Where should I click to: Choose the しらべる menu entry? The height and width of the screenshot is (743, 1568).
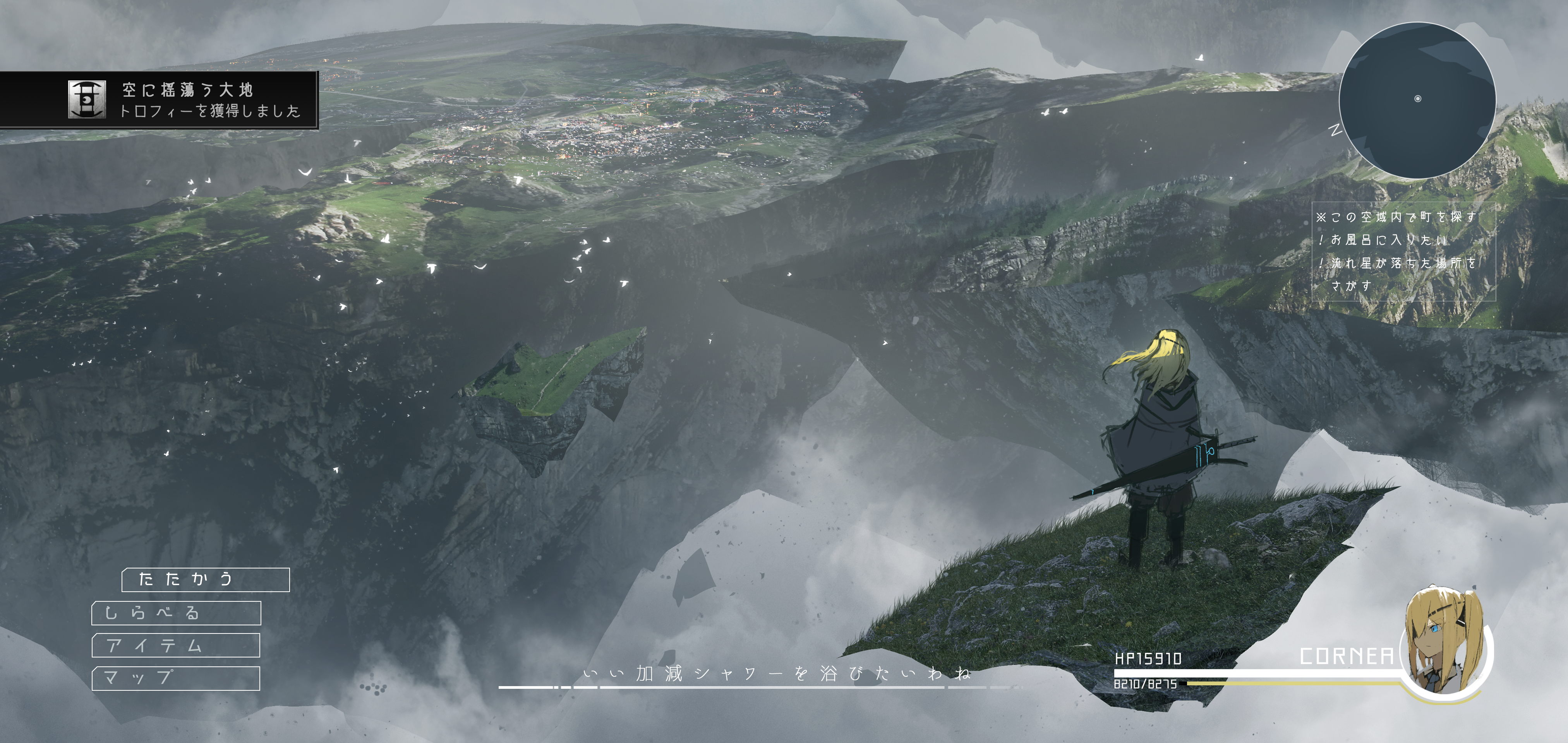pos(177,613)
